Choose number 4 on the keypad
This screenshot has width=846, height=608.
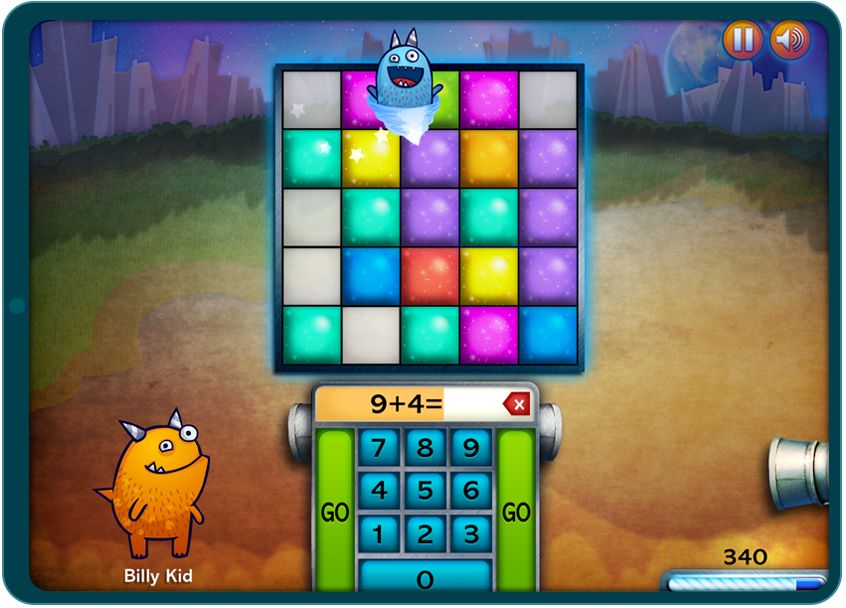click(x=379, y=490)
